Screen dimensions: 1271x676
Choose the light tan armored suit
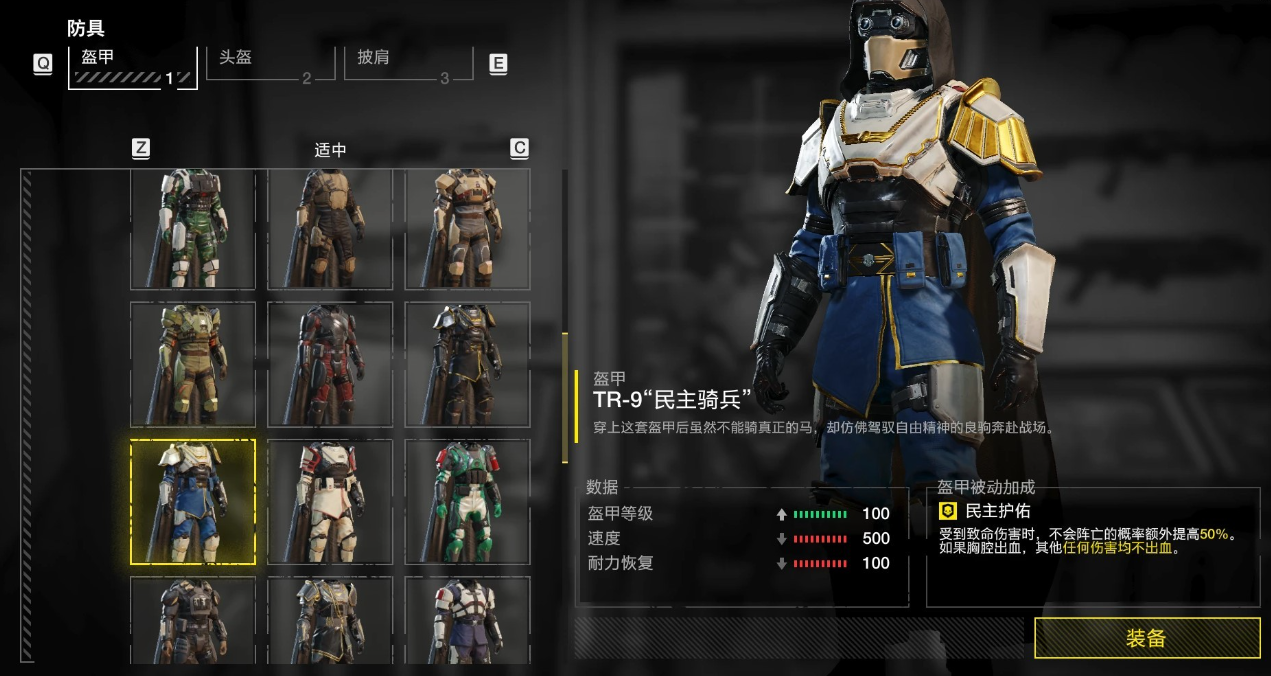467,229
